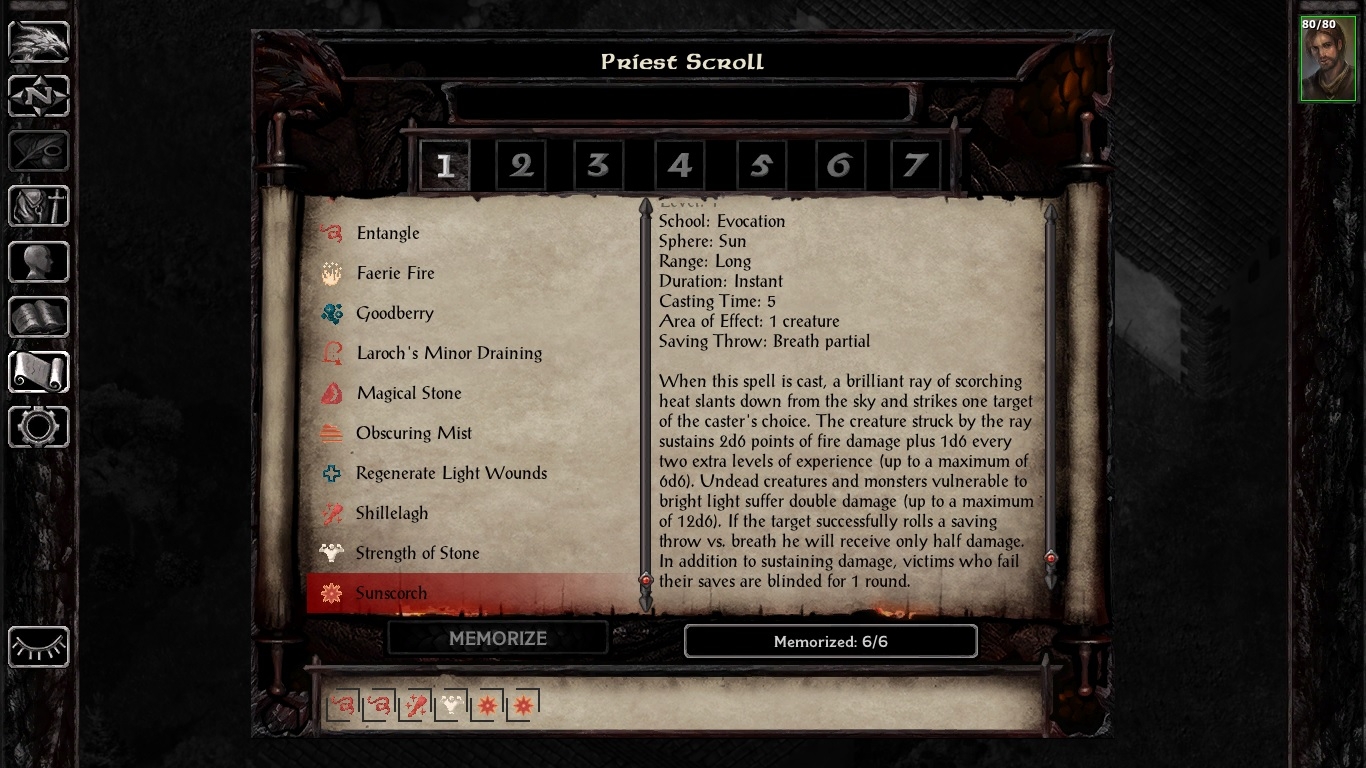Click the Goodberry spell icon
Viewport: 1366px width, 768px height.
(331, 313)
